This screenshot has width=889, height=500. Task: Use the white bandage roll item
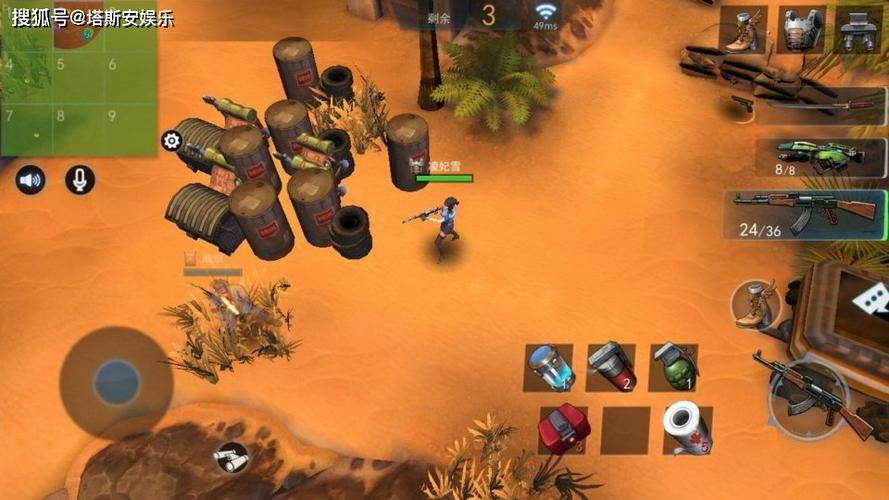(688, 429)
